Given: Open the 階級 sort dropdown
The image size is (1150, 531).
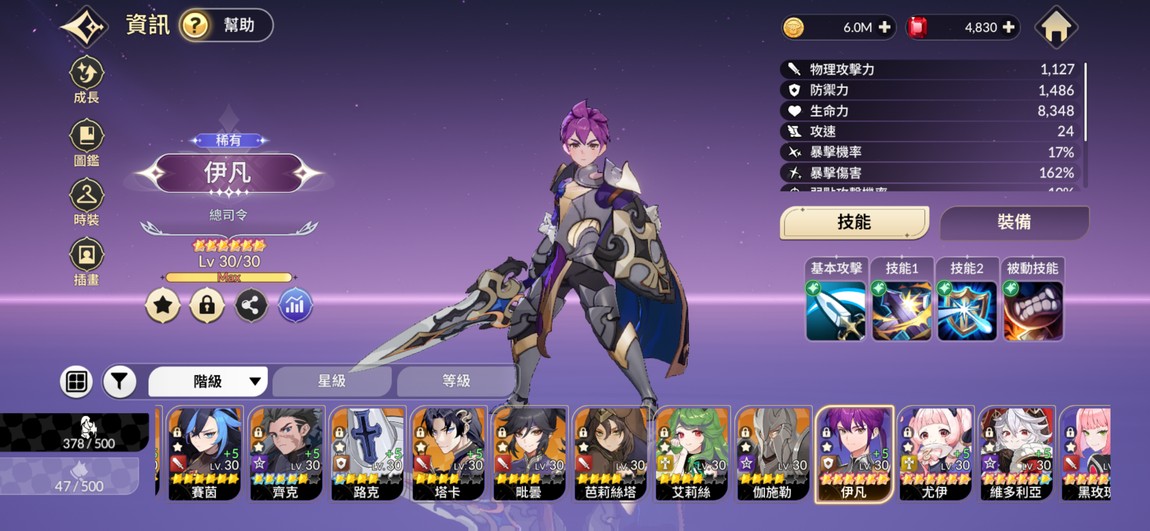Looking at the screenshot, I should coord(209,381).
